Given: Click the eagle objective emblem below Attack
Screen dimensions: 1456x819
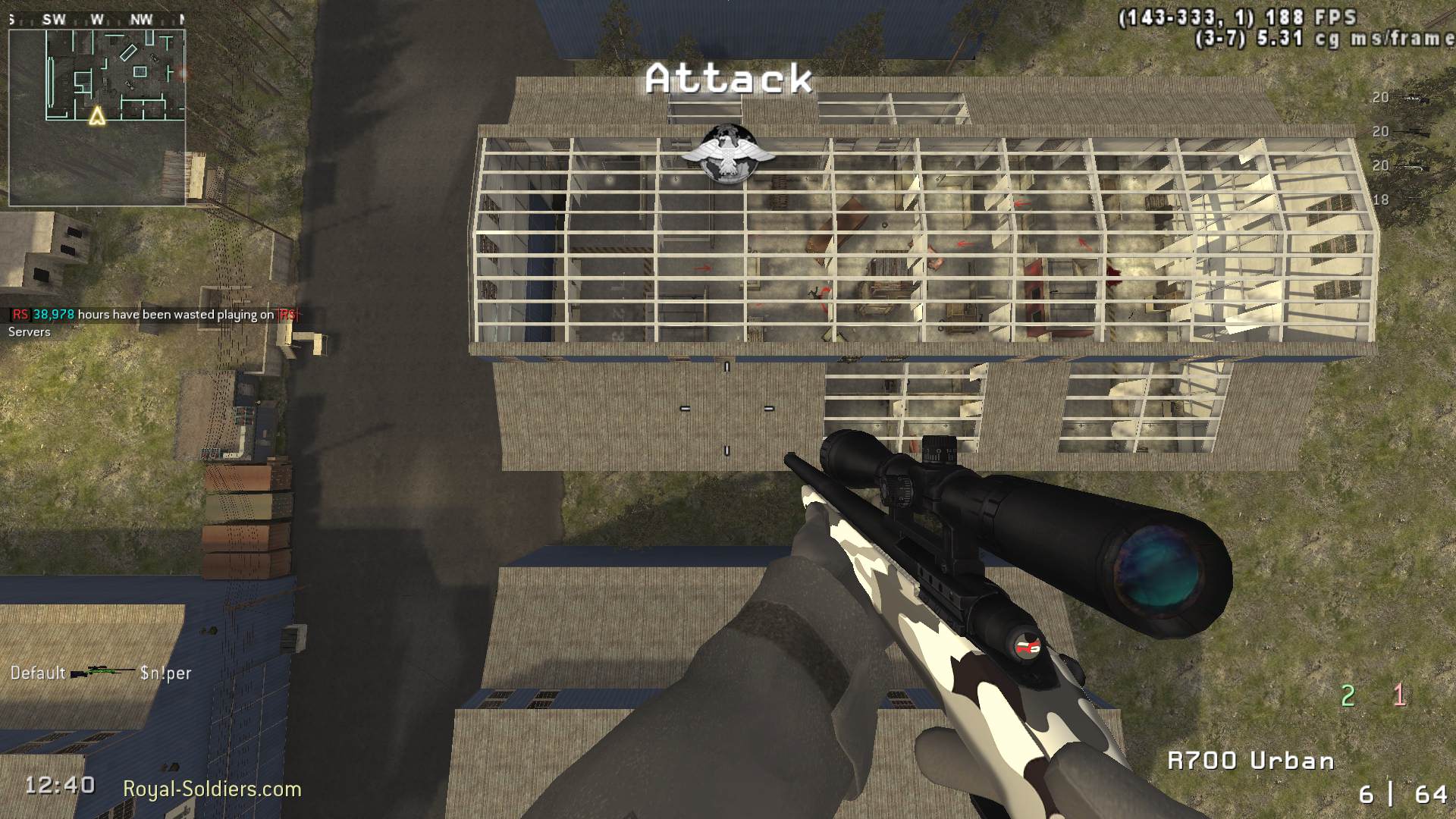Looking at the screenshot, I should (x=730, y=152).
